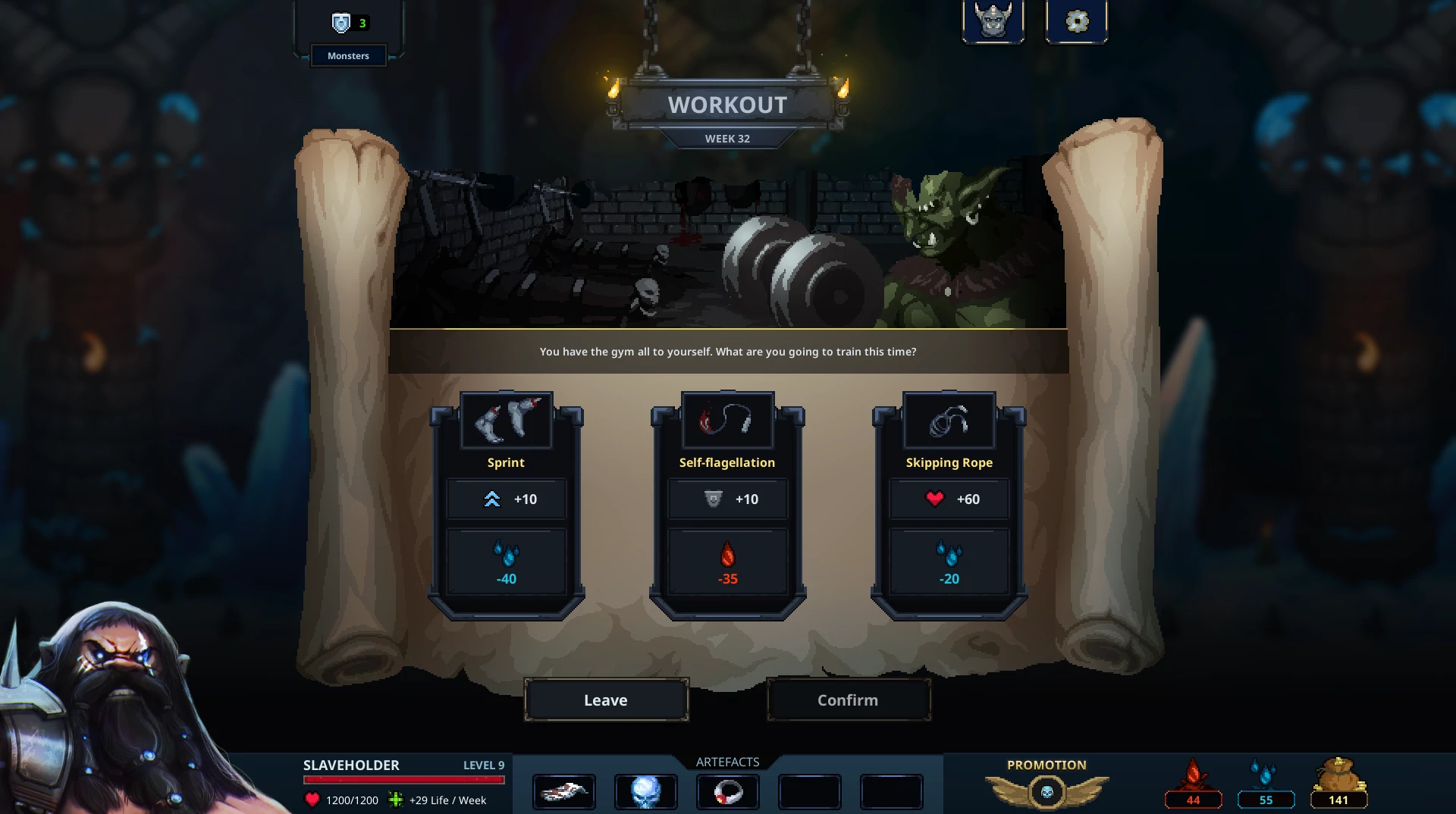Screen dimensions: 1456x814
Task: Select the blue skull artefact slot
Action: (645, 792)
